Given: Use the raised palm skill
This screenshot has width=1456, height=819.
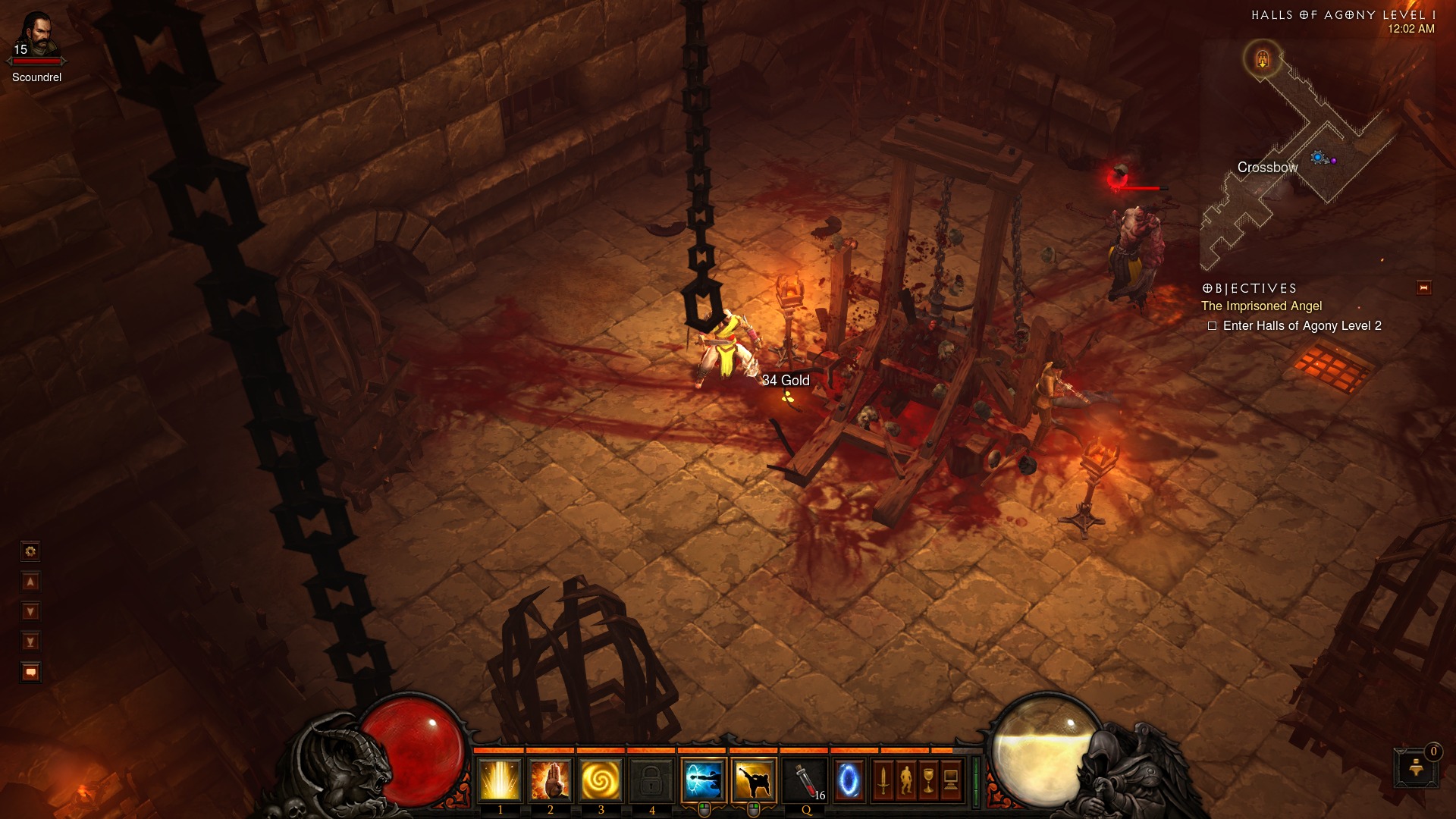Looking at the screenshot, I should (550, 780).
